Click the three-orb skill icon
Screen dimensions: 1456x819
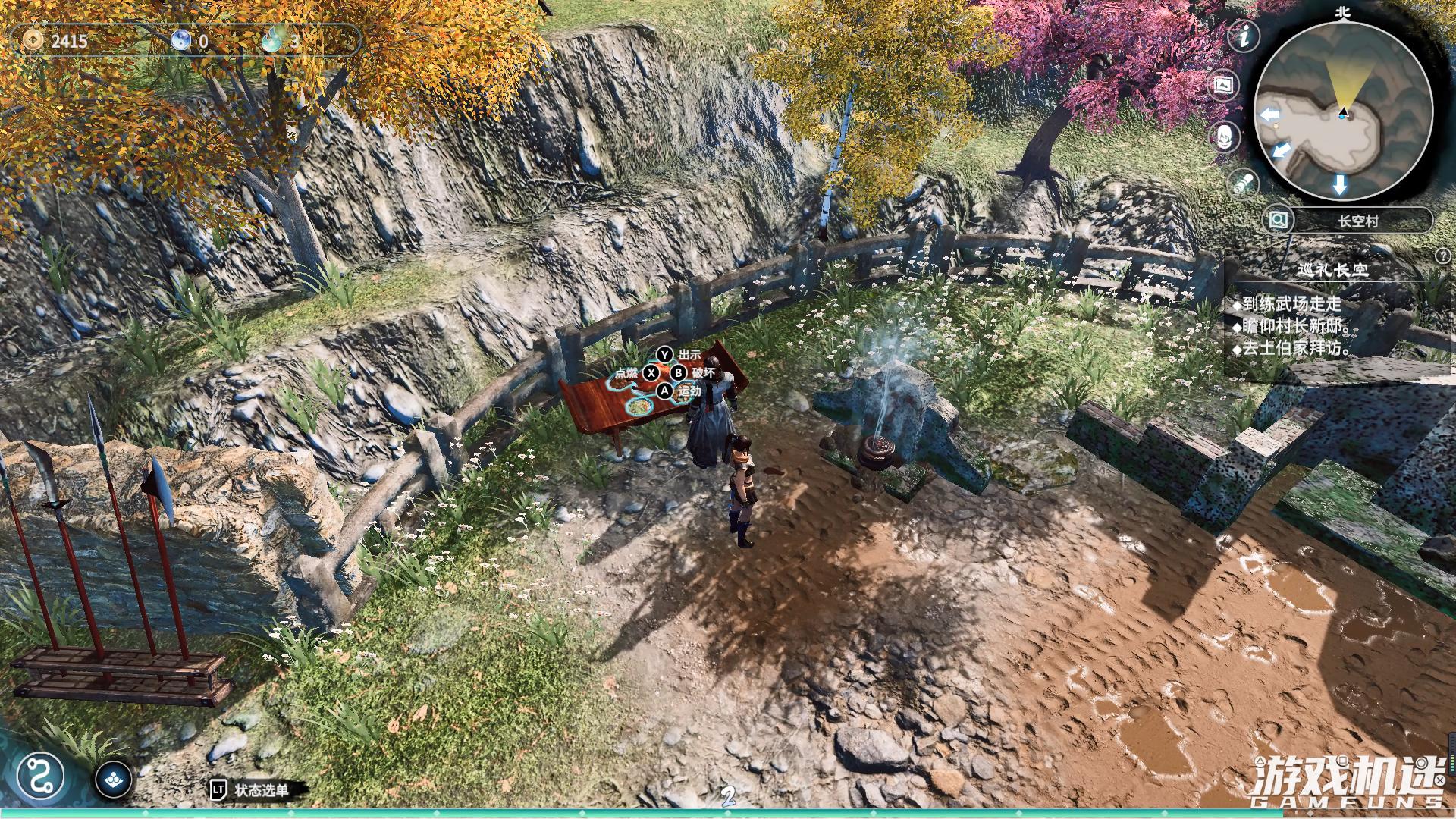[114, 779]
